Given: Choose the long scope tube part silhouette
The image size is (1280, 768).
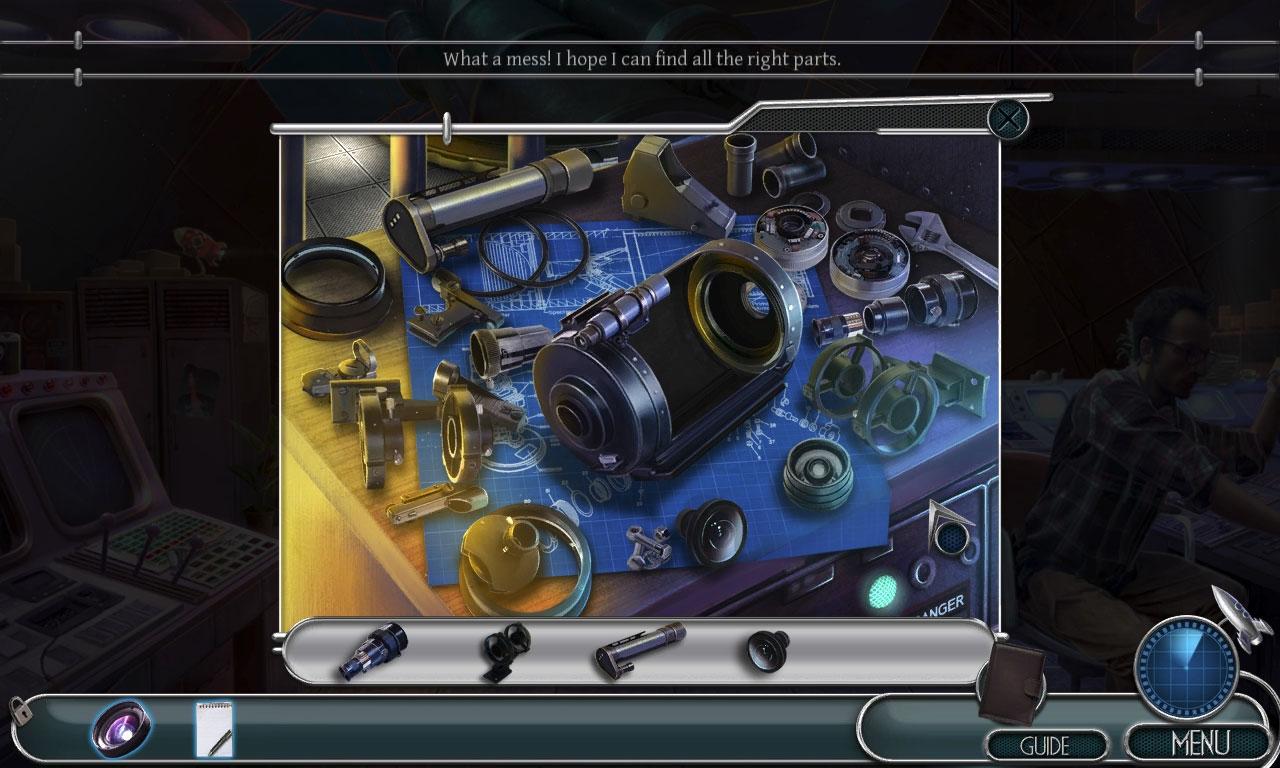Looking at the screenshot, I should pos(640,650).
